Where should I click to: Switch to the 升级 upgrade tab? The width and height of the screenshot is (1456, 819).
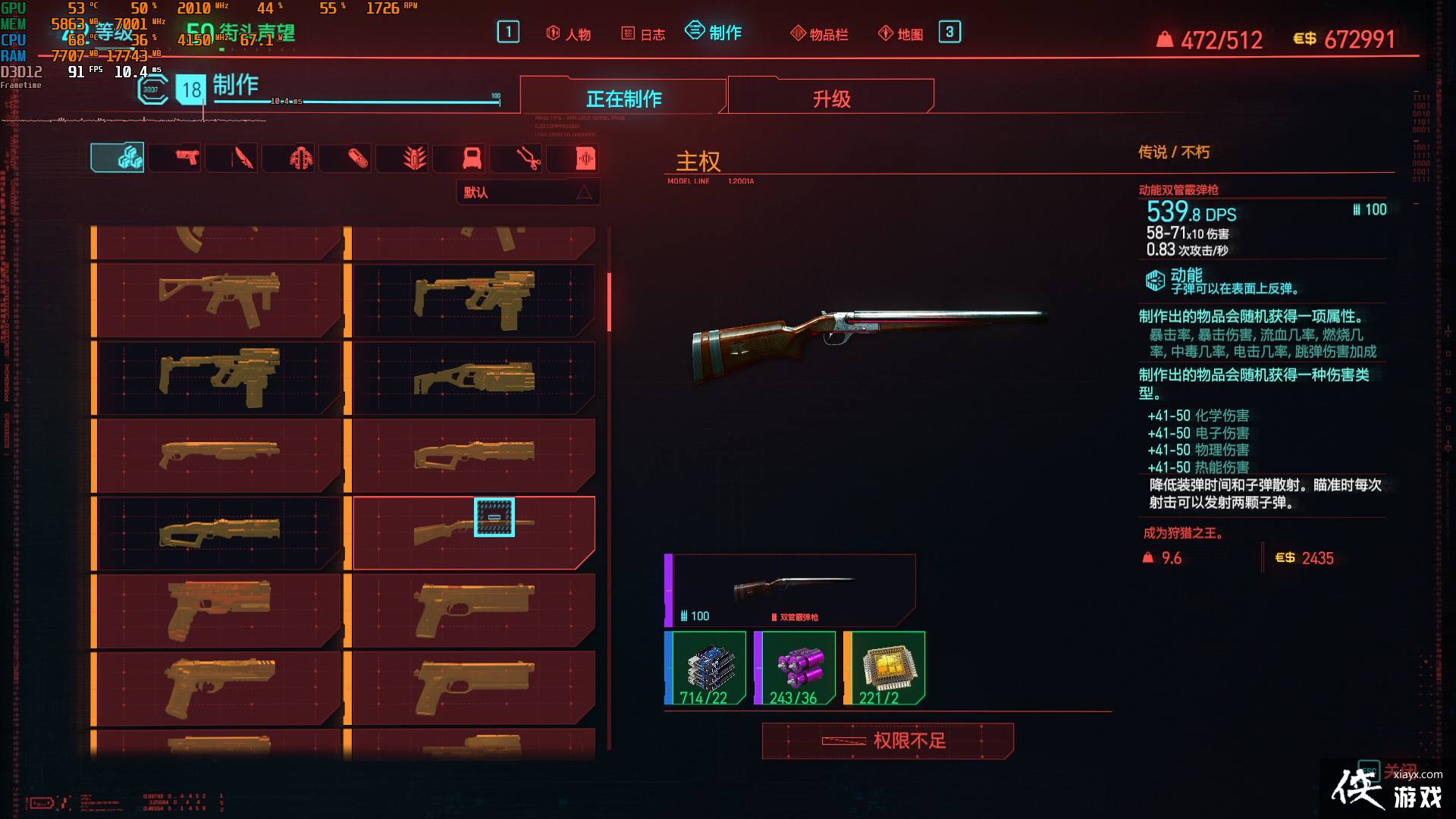click(x=830, y=97)
